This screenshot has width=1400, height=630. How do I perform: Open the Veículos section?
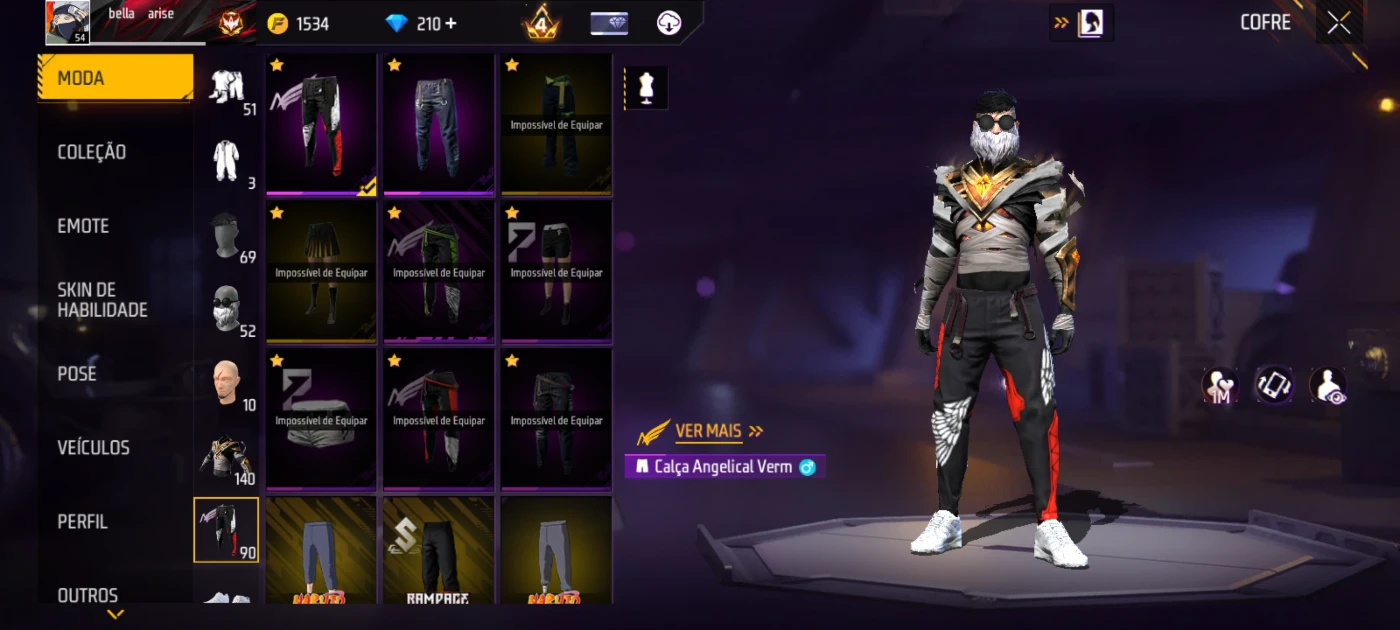[x=93, y=448]
